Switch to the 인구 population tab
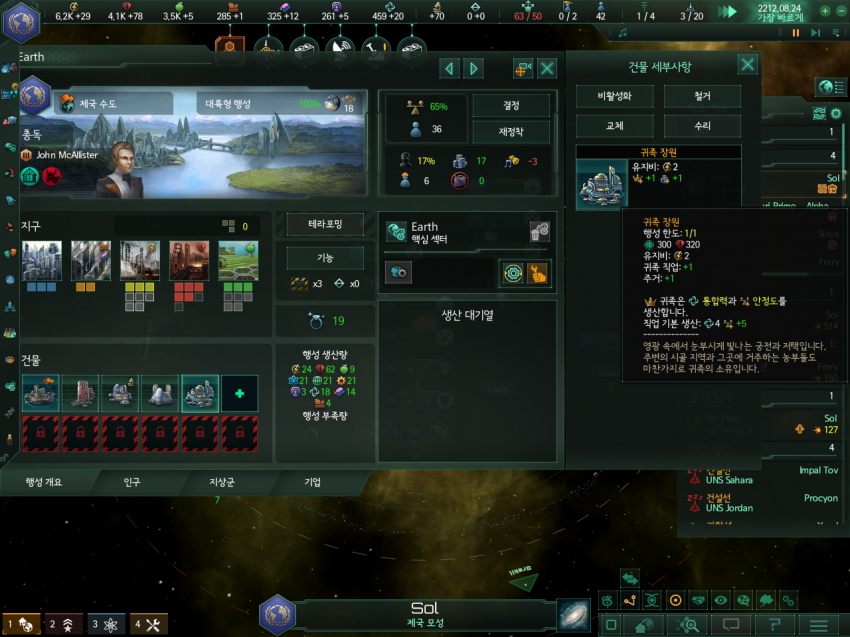This screenshot has width=850, height=637. click(x=132, y=482)
